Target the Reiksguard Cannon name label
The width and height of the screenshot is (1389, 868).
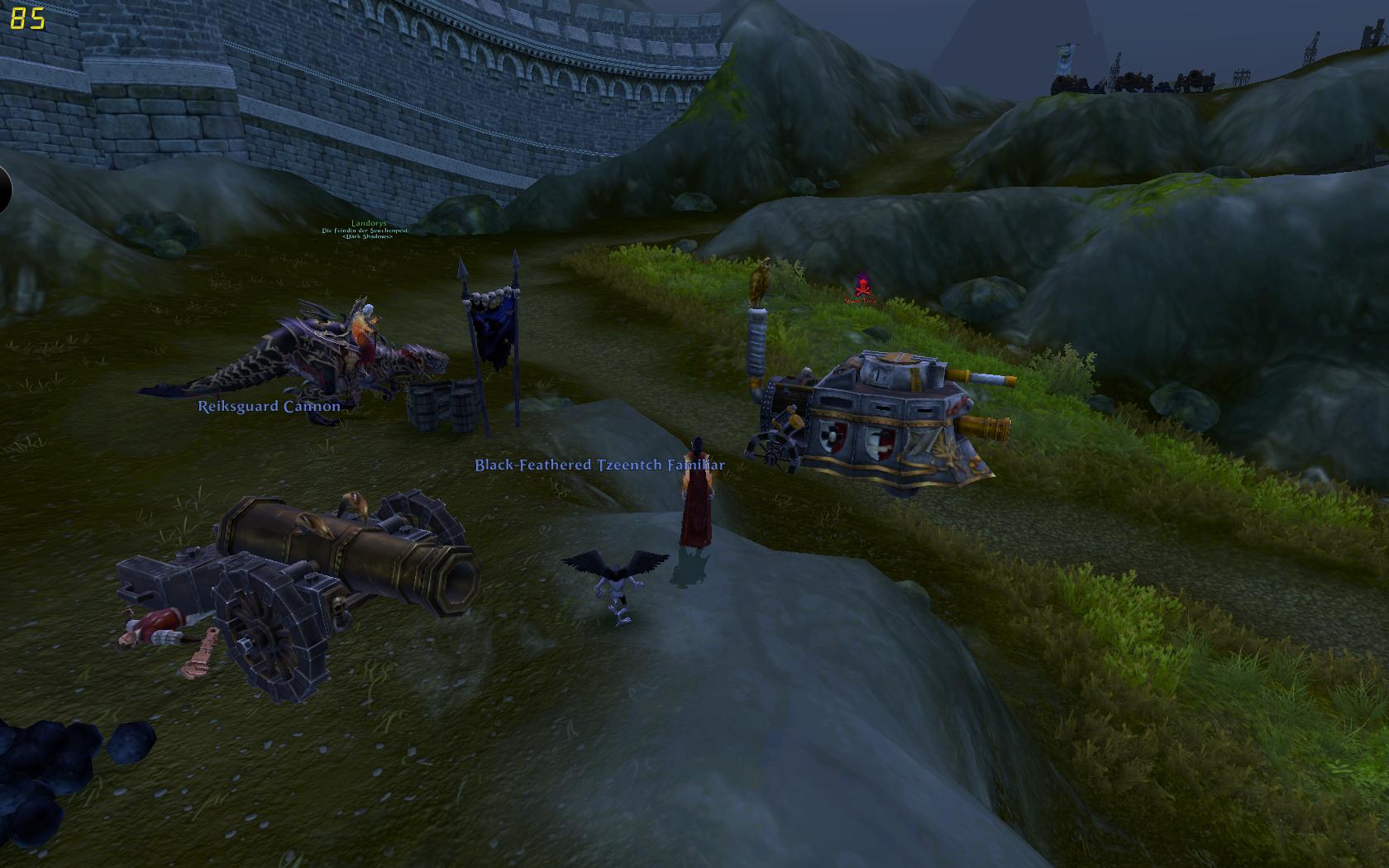point(269,406)
